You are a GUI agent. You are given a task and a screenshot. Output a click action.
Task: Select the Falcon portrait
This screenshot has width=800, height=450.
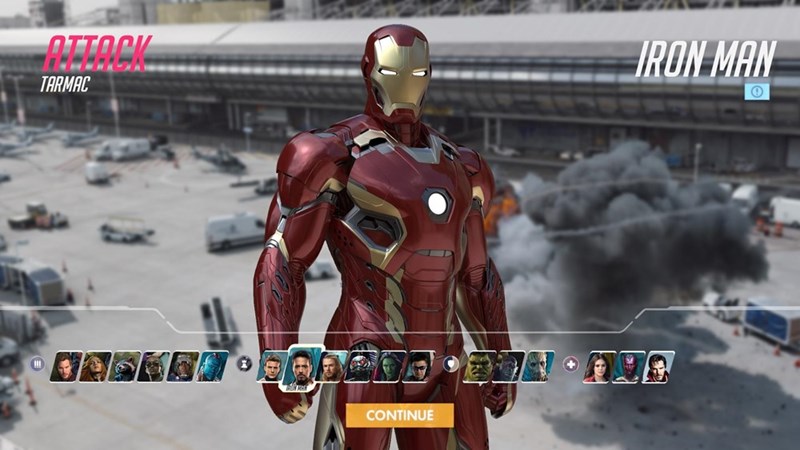[x=153, y=366]
